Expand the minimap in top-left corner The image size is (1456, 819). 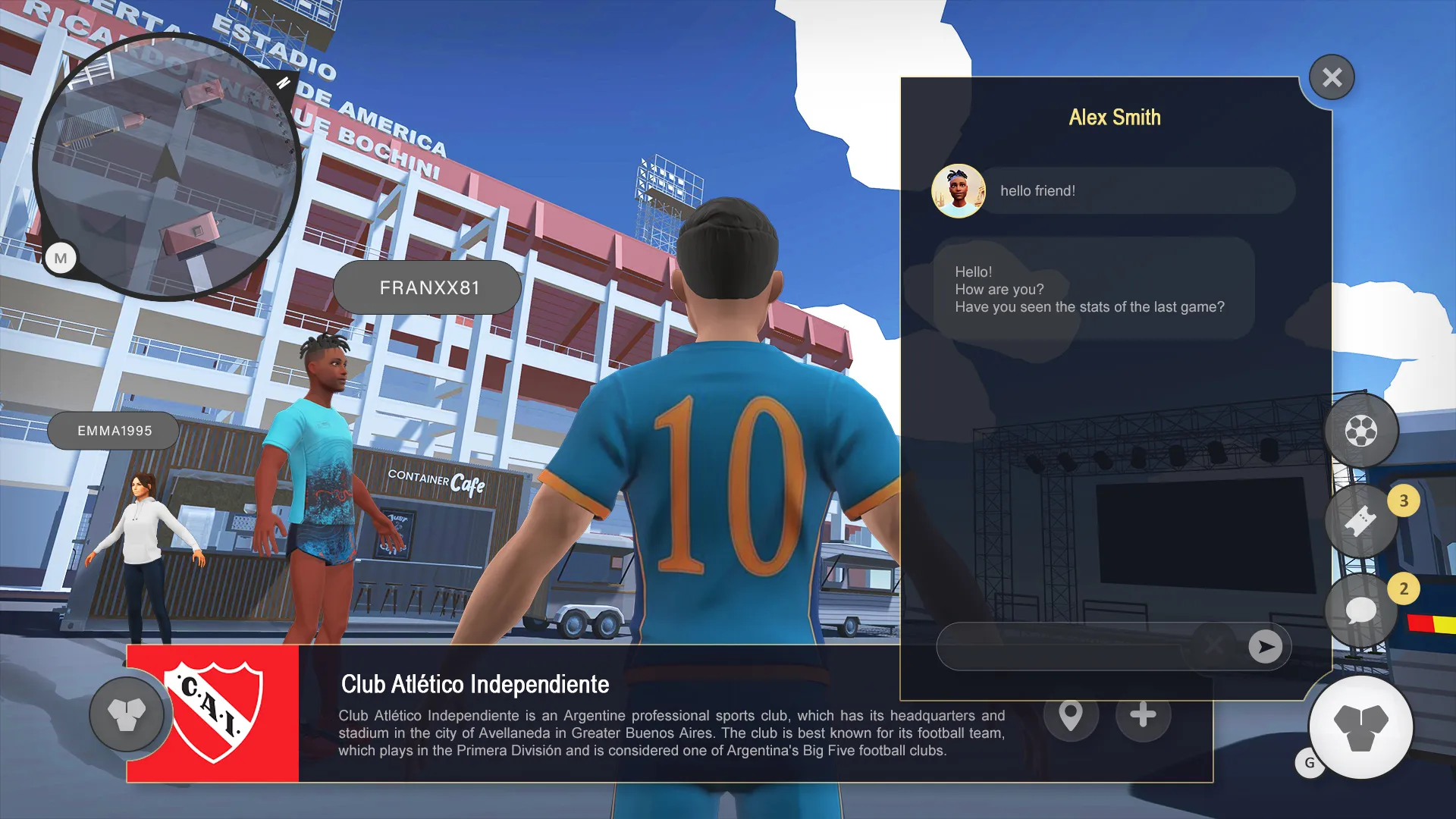tap(171, 167)
